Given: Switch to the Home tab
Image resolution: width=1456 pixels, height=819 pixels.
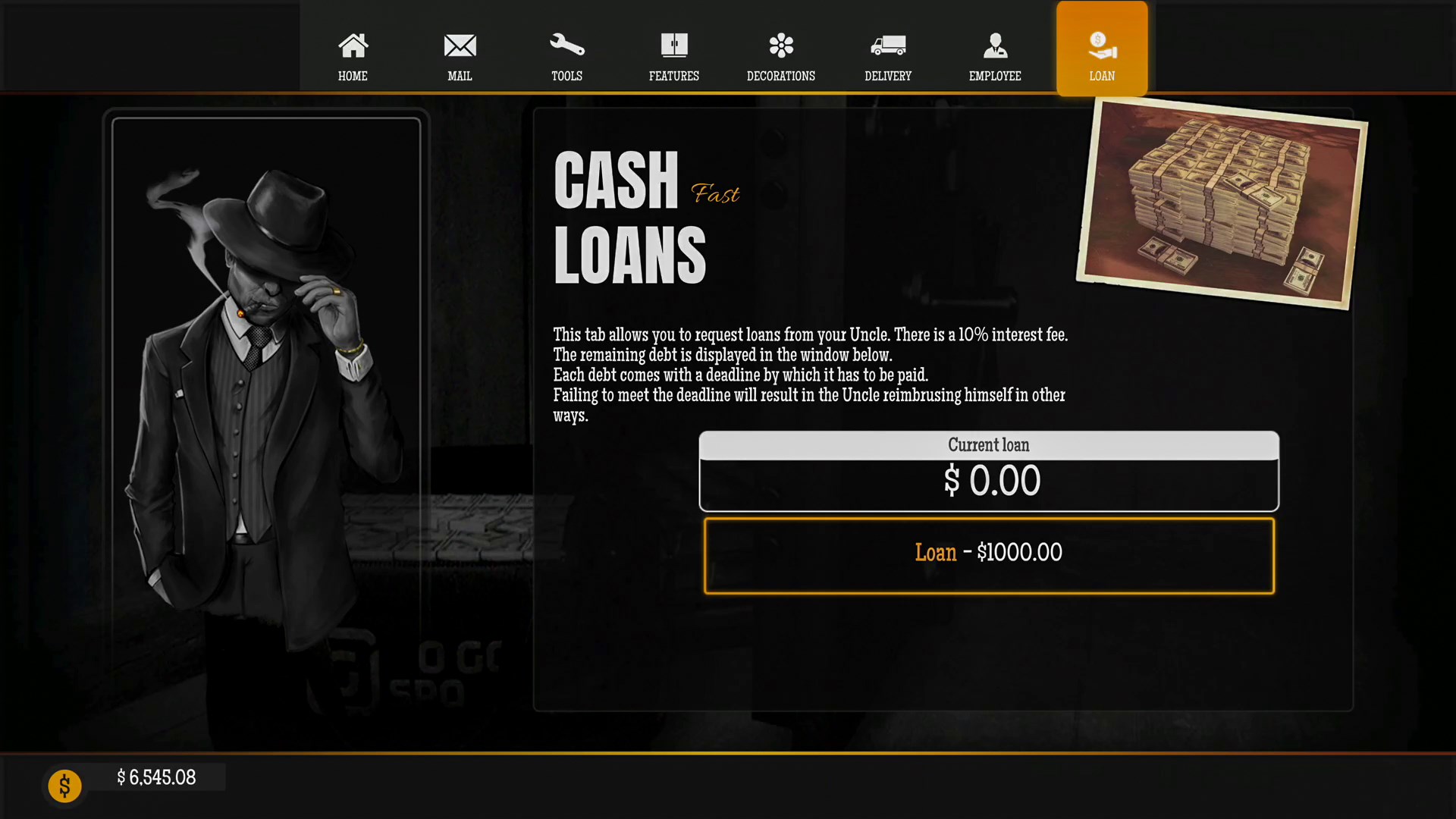Looking at the screenshot, I should click(353, 57).
